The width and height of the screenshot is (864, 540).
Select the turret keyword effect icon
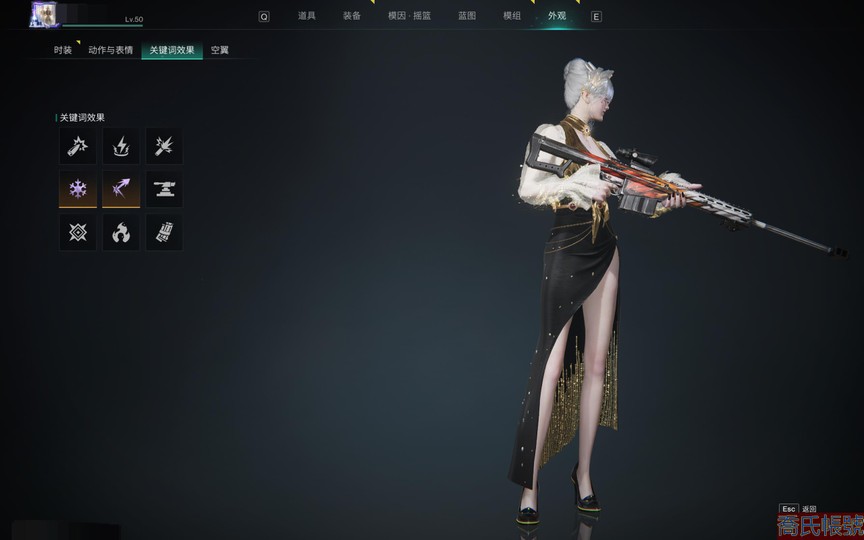coord(164,188)
